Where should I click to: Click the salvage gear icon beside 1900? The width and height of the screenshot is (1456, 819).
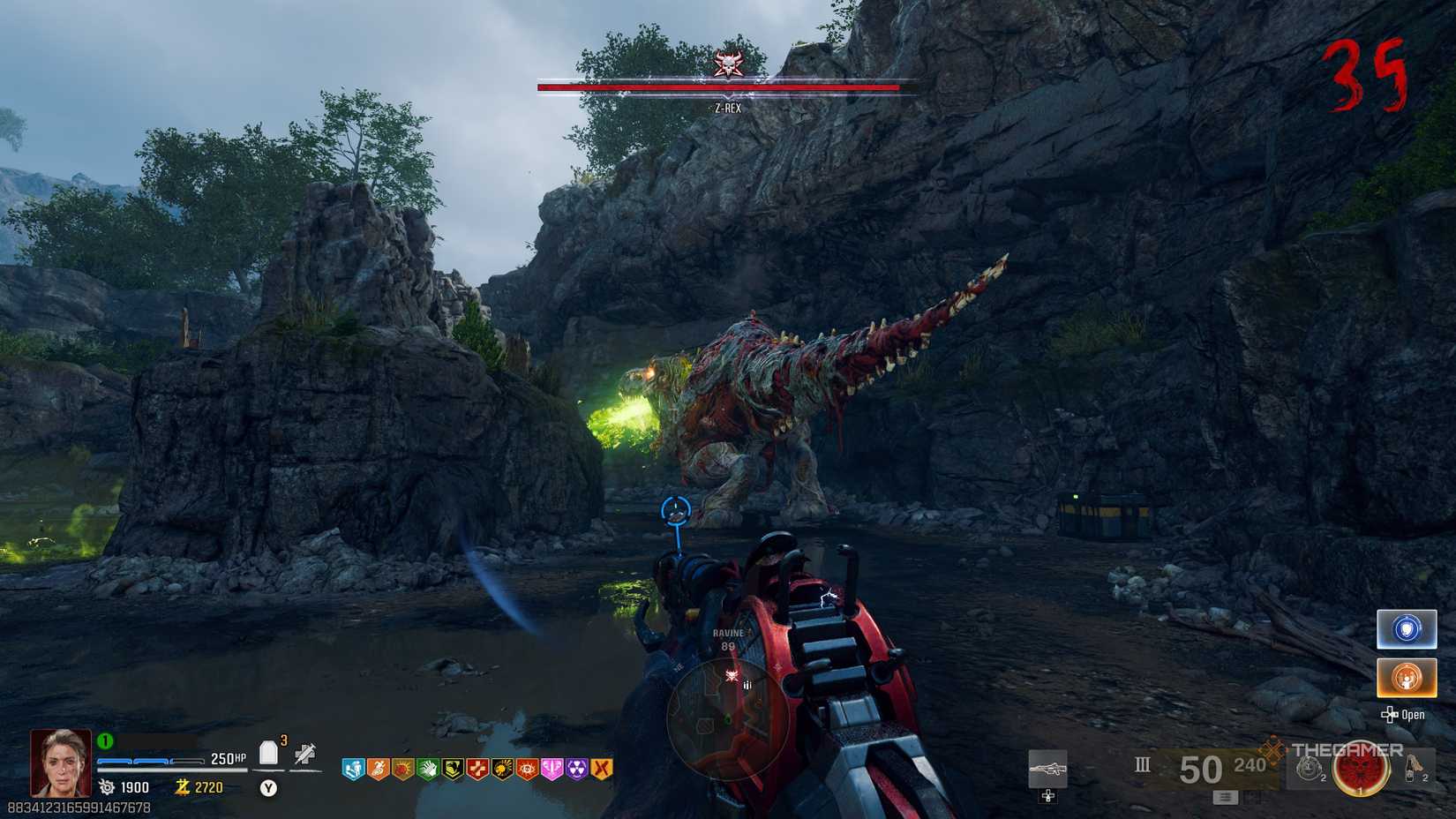pos(106,788)
